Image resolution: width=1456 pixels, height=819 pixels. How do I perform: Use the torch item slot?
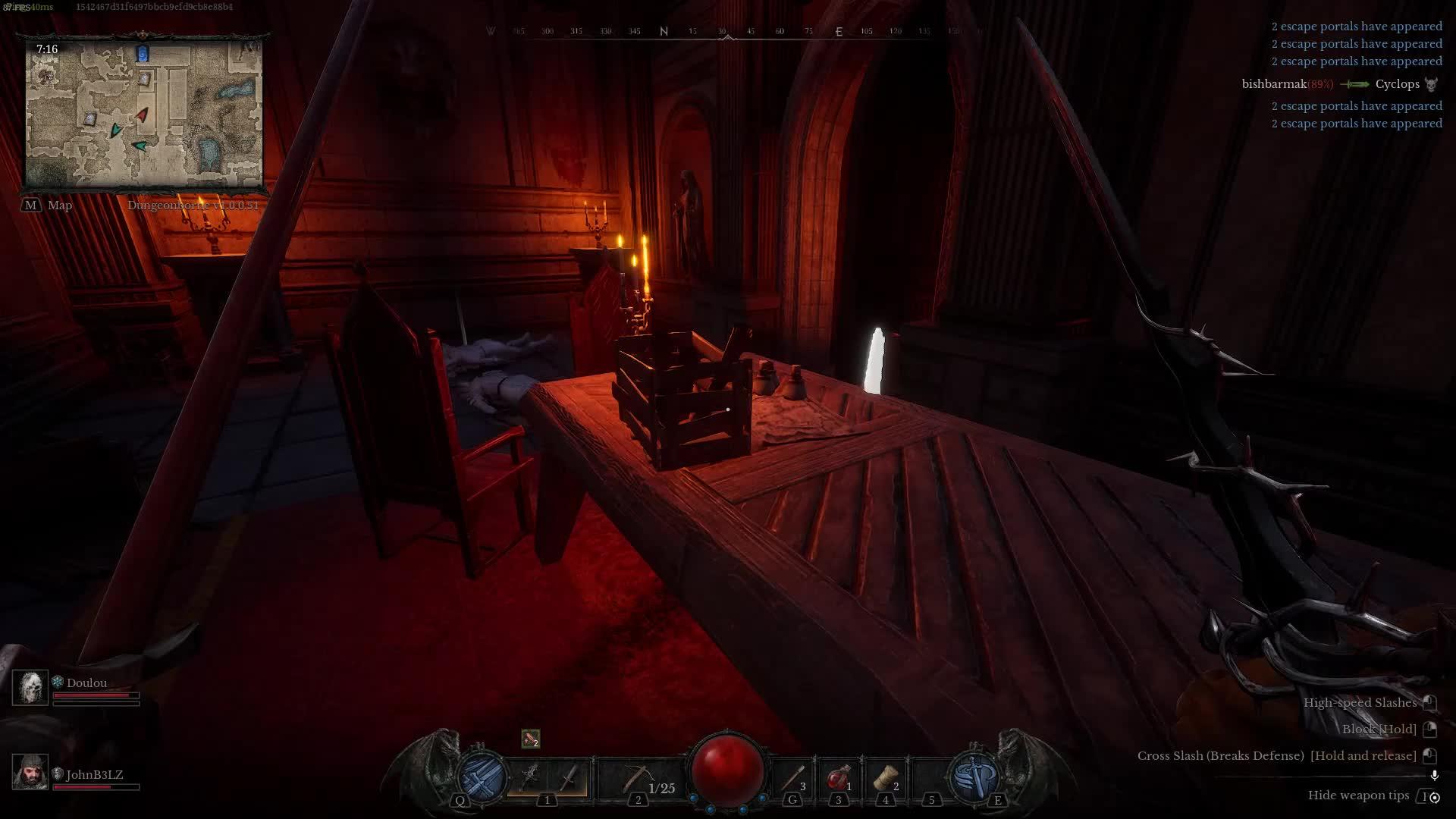click(x=792, y=778)
